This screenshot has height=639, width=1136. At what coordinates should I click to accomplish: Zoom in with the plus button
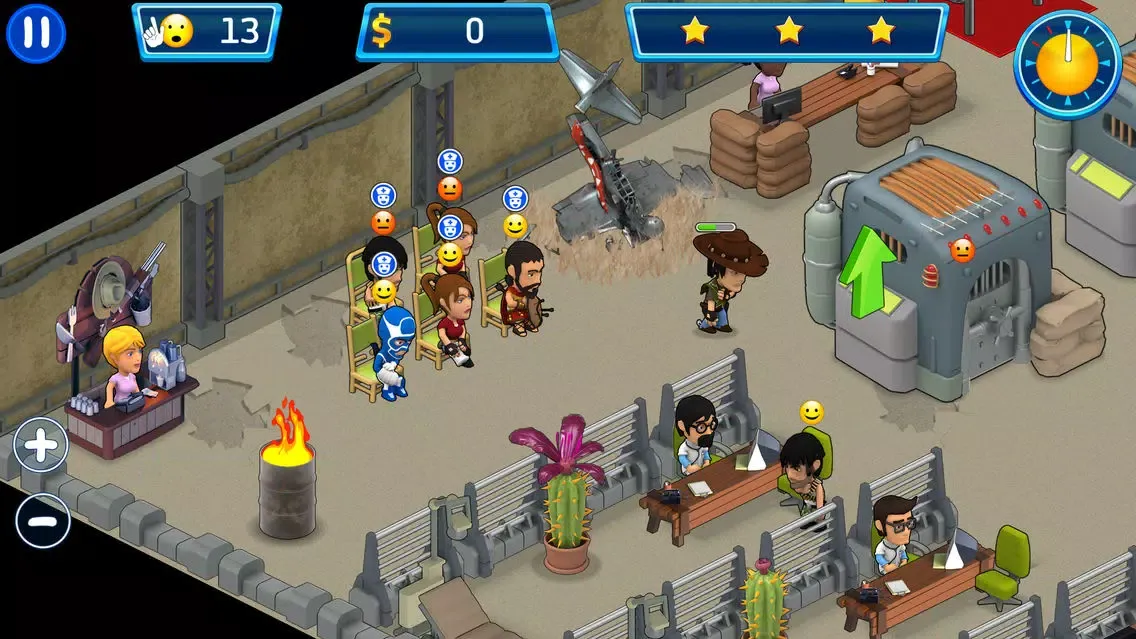(x=41, y=445)
